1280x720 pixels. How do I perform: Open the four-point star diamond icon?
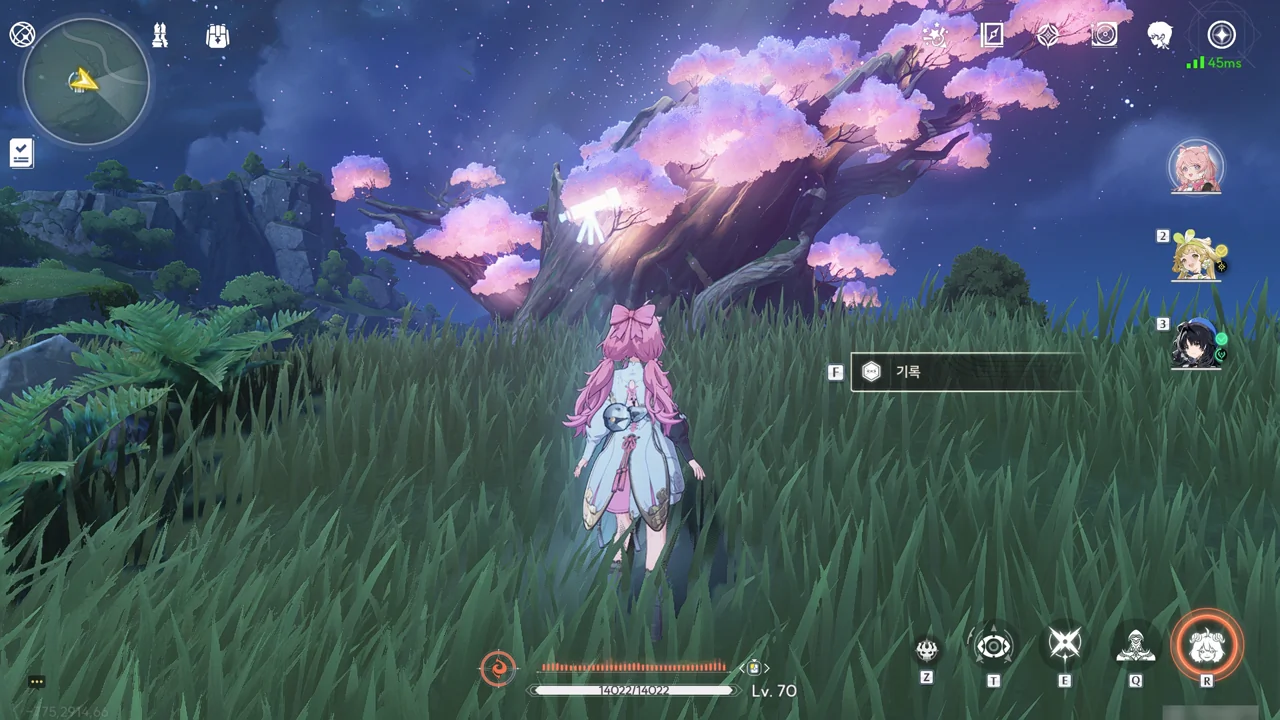point(1048,36)
